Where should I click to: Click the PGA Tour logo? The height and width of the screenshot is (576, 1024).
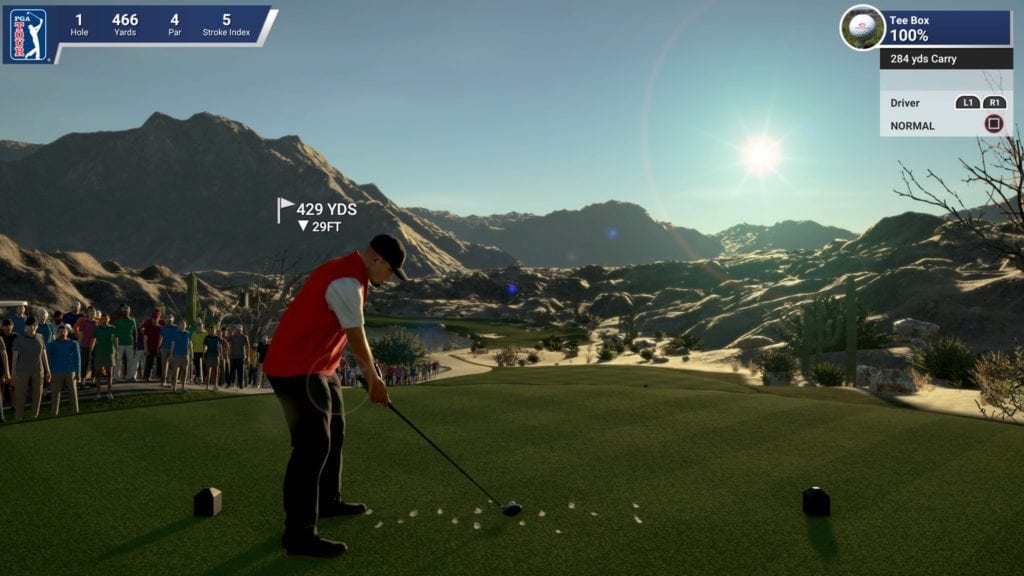click(28, 34)
